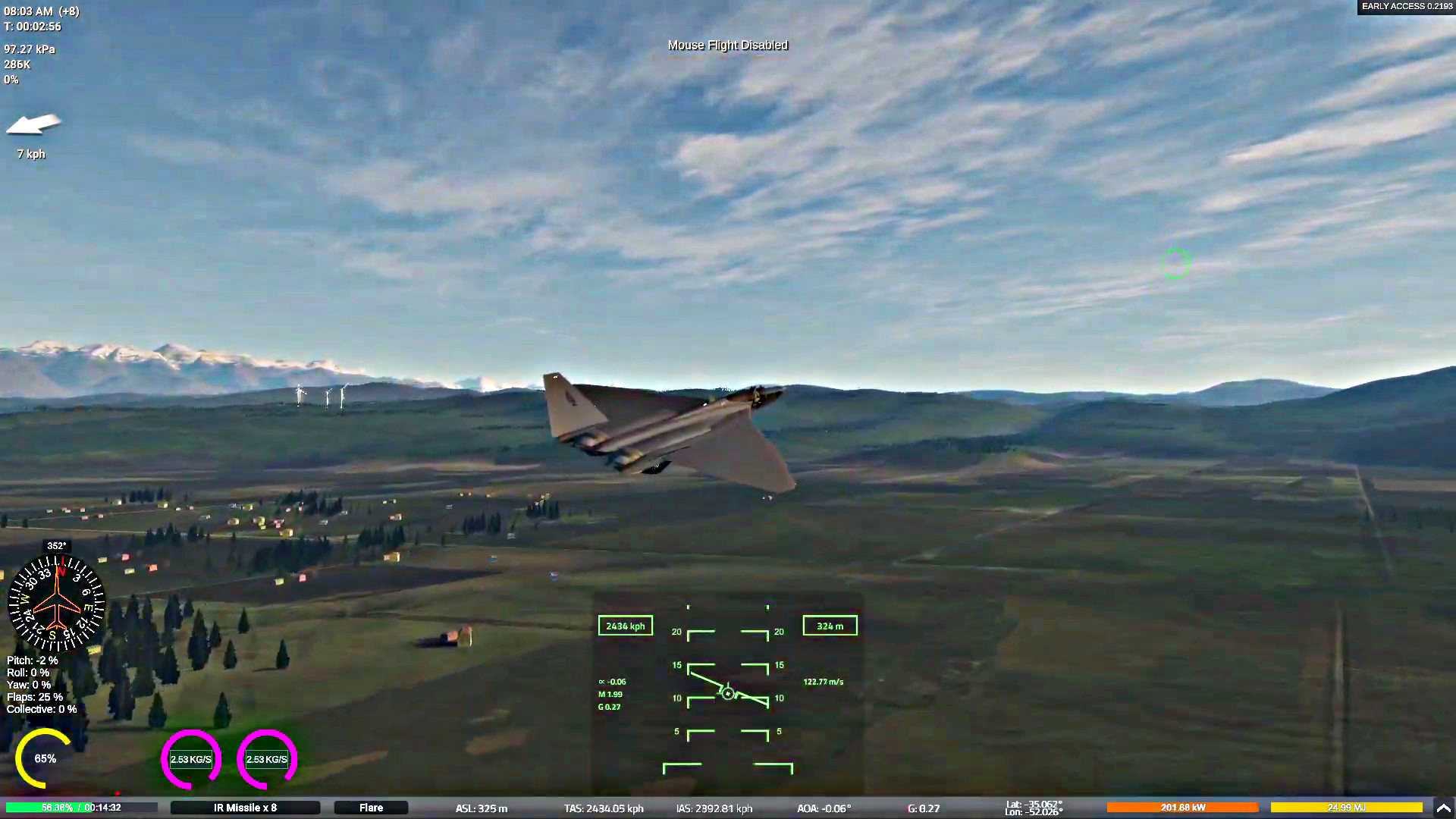Viewport: 1456px width, 819px height.
Task: Expand the panel with the bottom-right arrow
Action: (1443, 808)
